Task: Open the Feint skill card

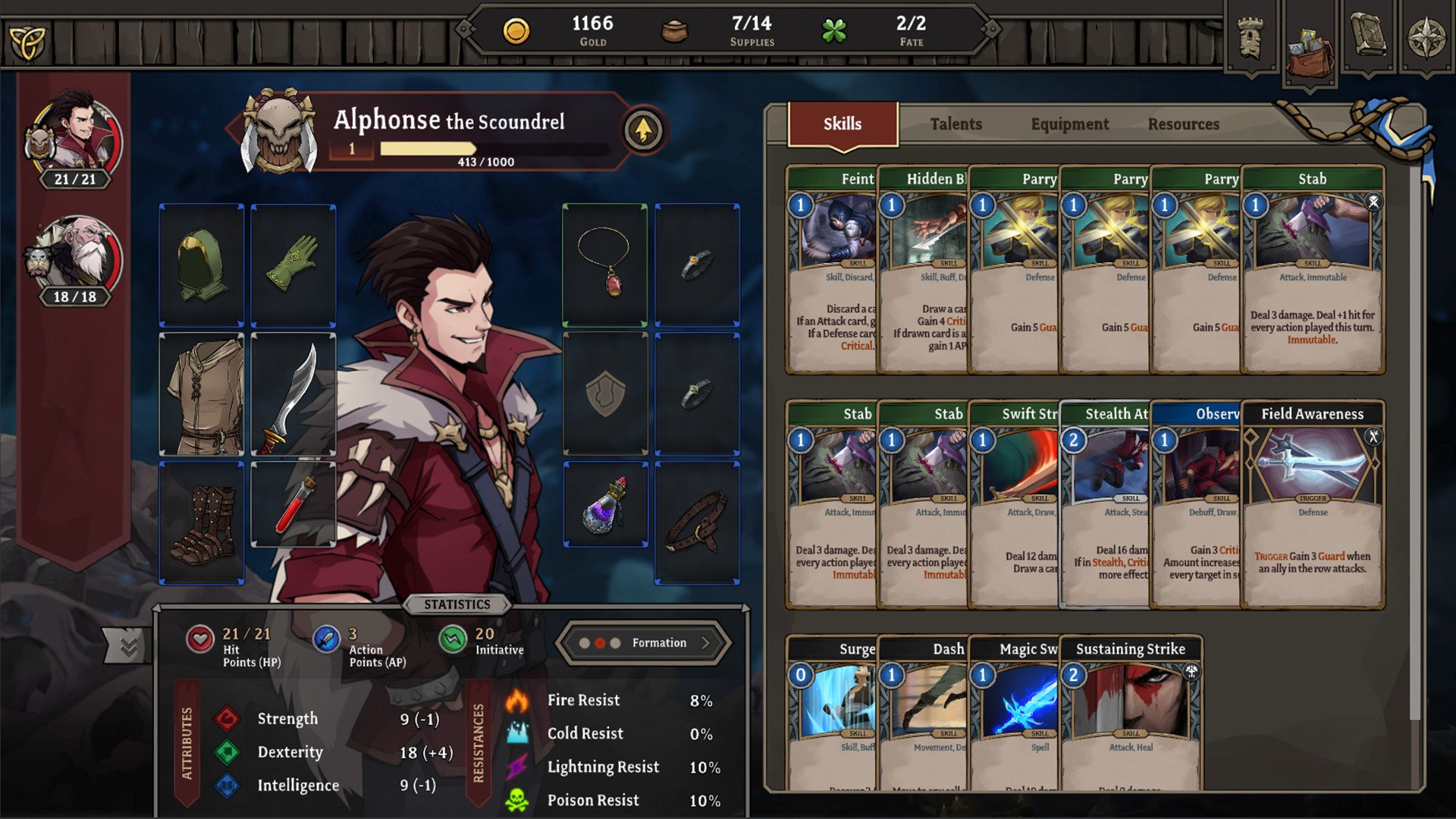Action: (831, 269)
